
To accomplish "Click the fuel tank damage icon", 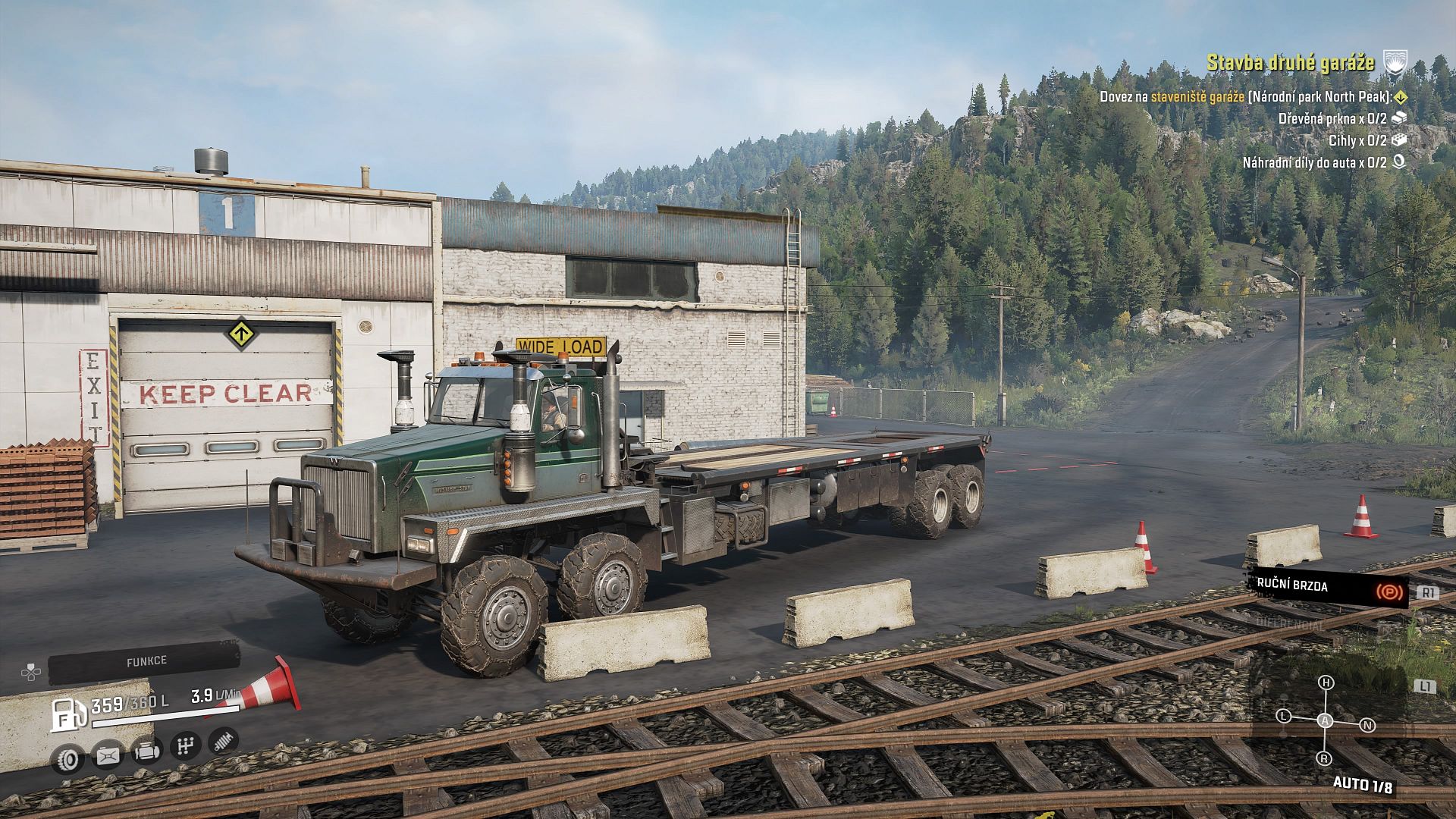I will (107, 755).
